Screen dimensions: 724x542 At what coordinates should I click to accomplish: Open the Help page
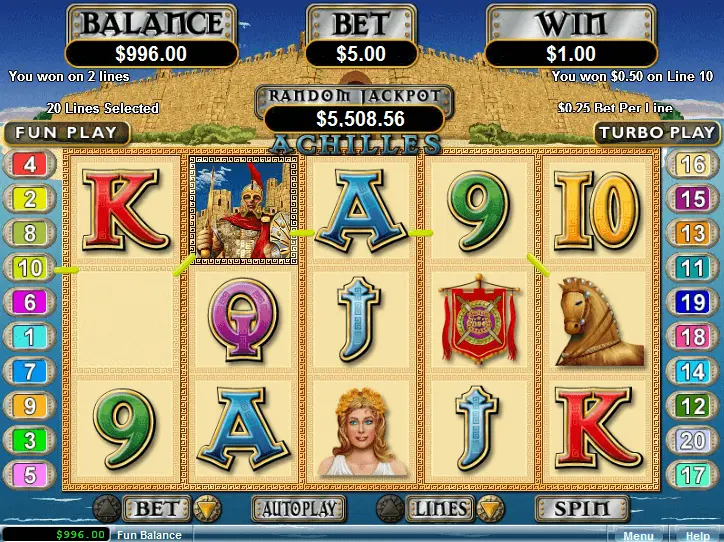[697, 535]
